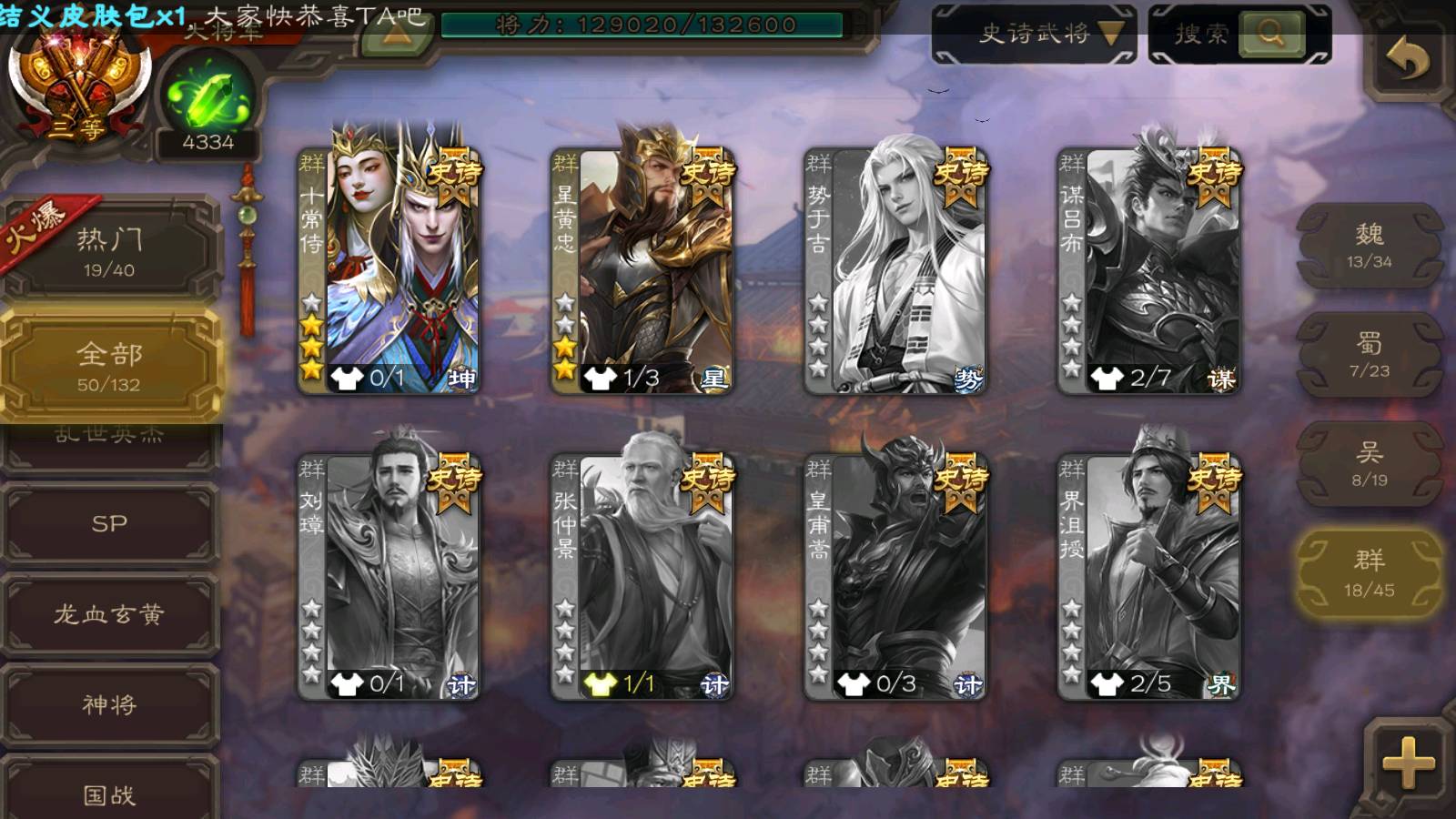
Task: Go back with the return arrow
Action: point(1407,60)
